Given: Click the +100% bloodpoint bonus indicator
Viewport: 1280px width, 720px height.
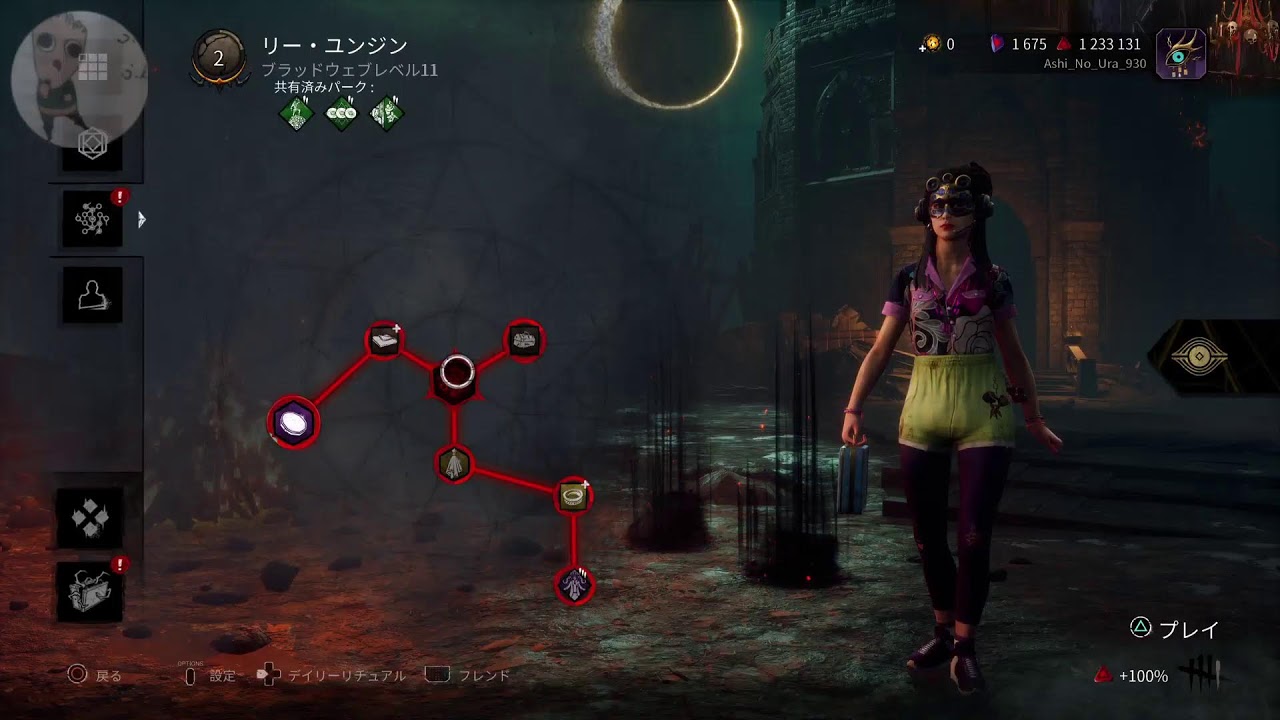Looking at the screenshot, I should coord(1132,676).
